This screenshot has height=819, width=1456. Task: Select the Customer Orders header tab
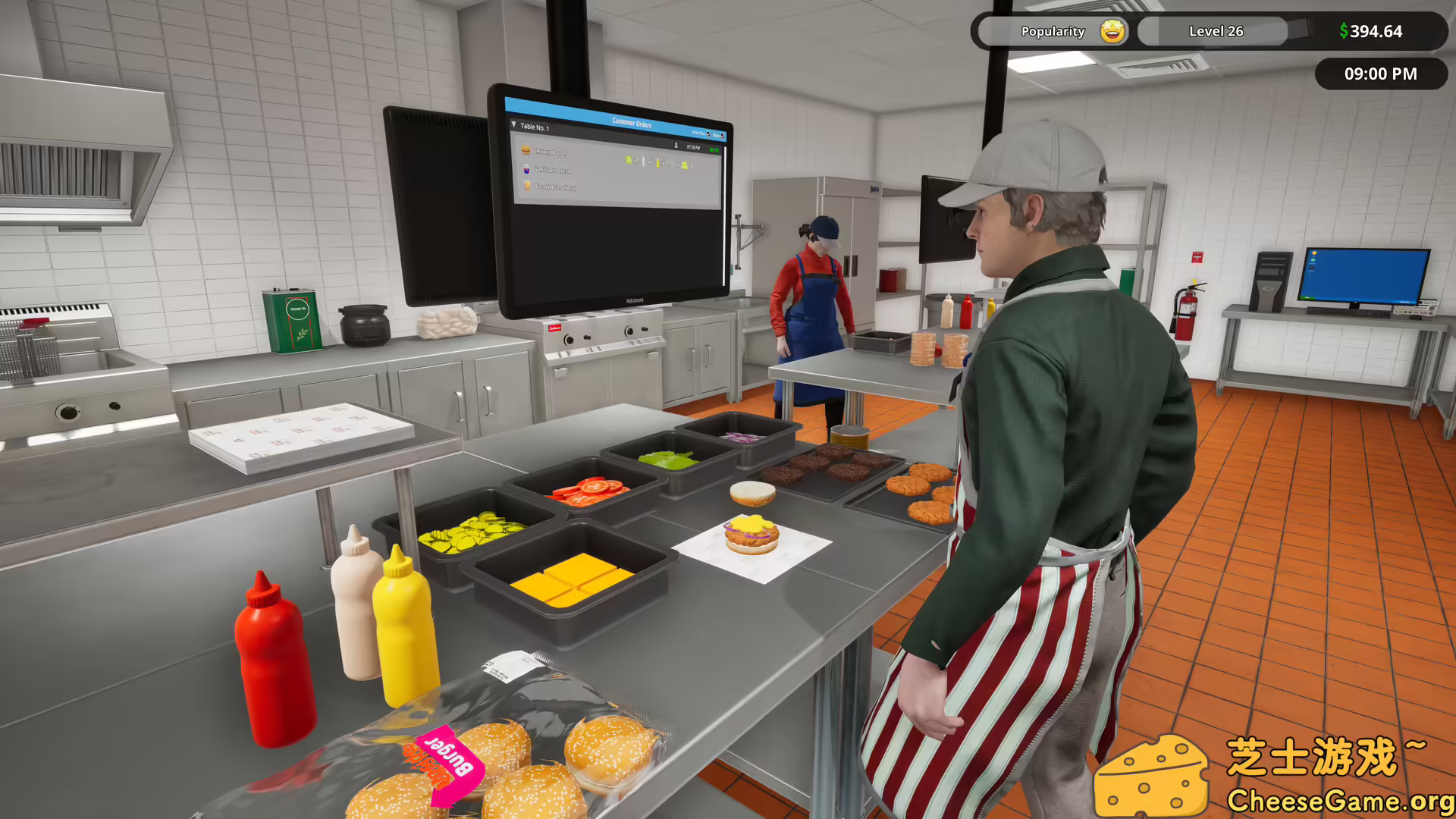pos(632,122)
